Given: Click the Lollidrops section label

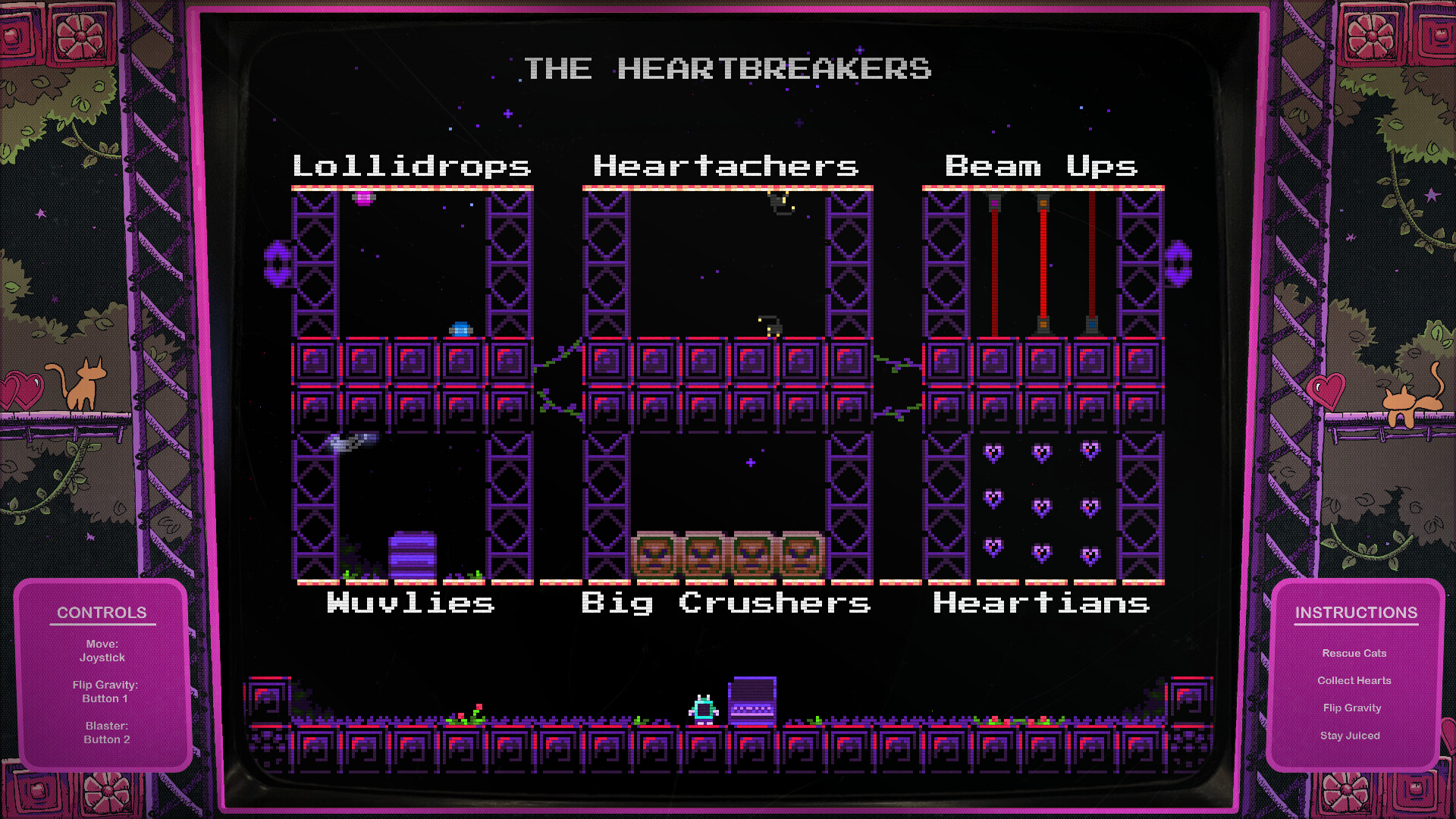Looking at the screenshot, I should pos(413,166).
